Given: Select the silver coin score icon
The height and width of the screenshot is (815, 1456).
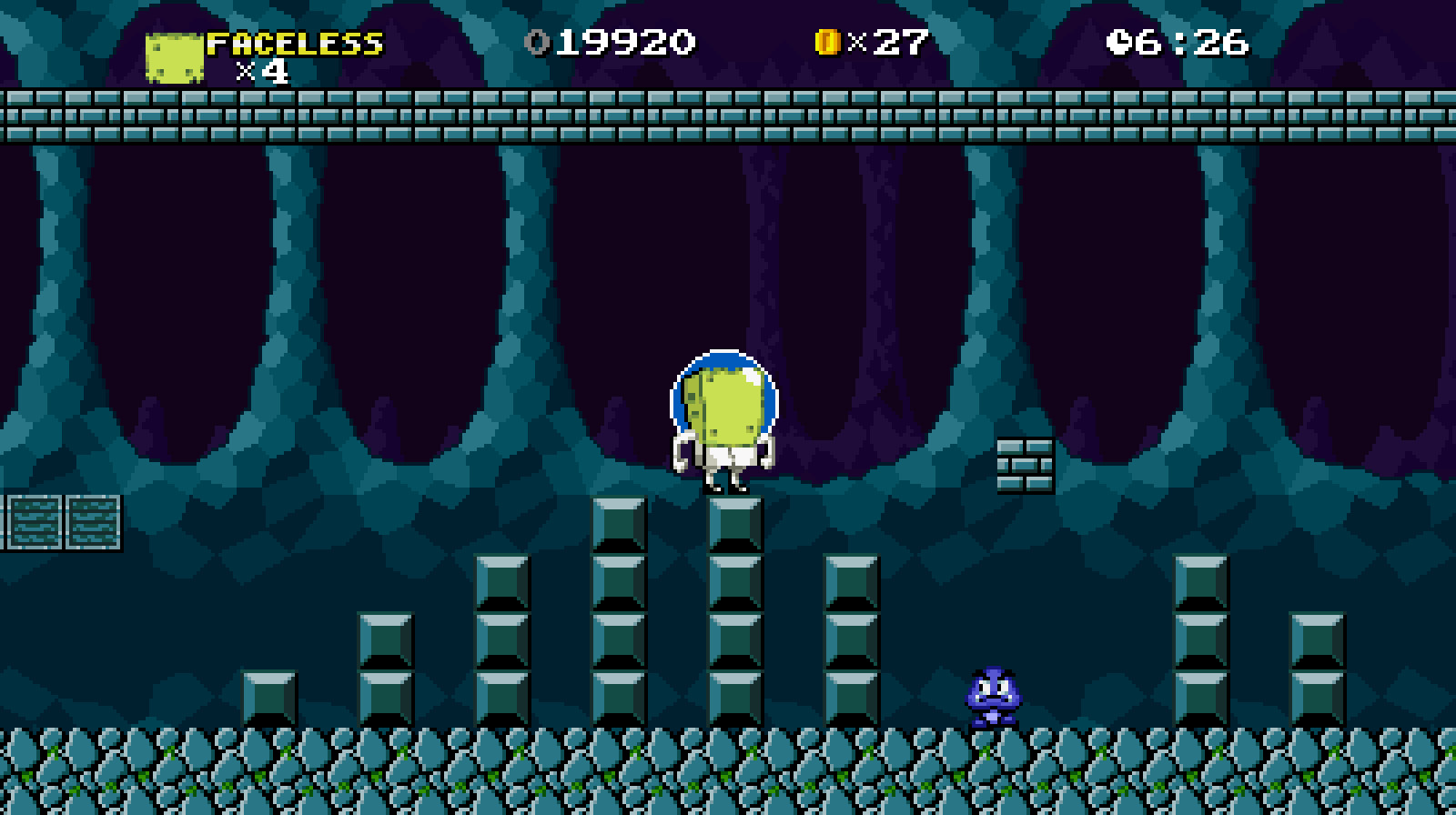Looking at the screenshot, I should [x=539, y=40].
